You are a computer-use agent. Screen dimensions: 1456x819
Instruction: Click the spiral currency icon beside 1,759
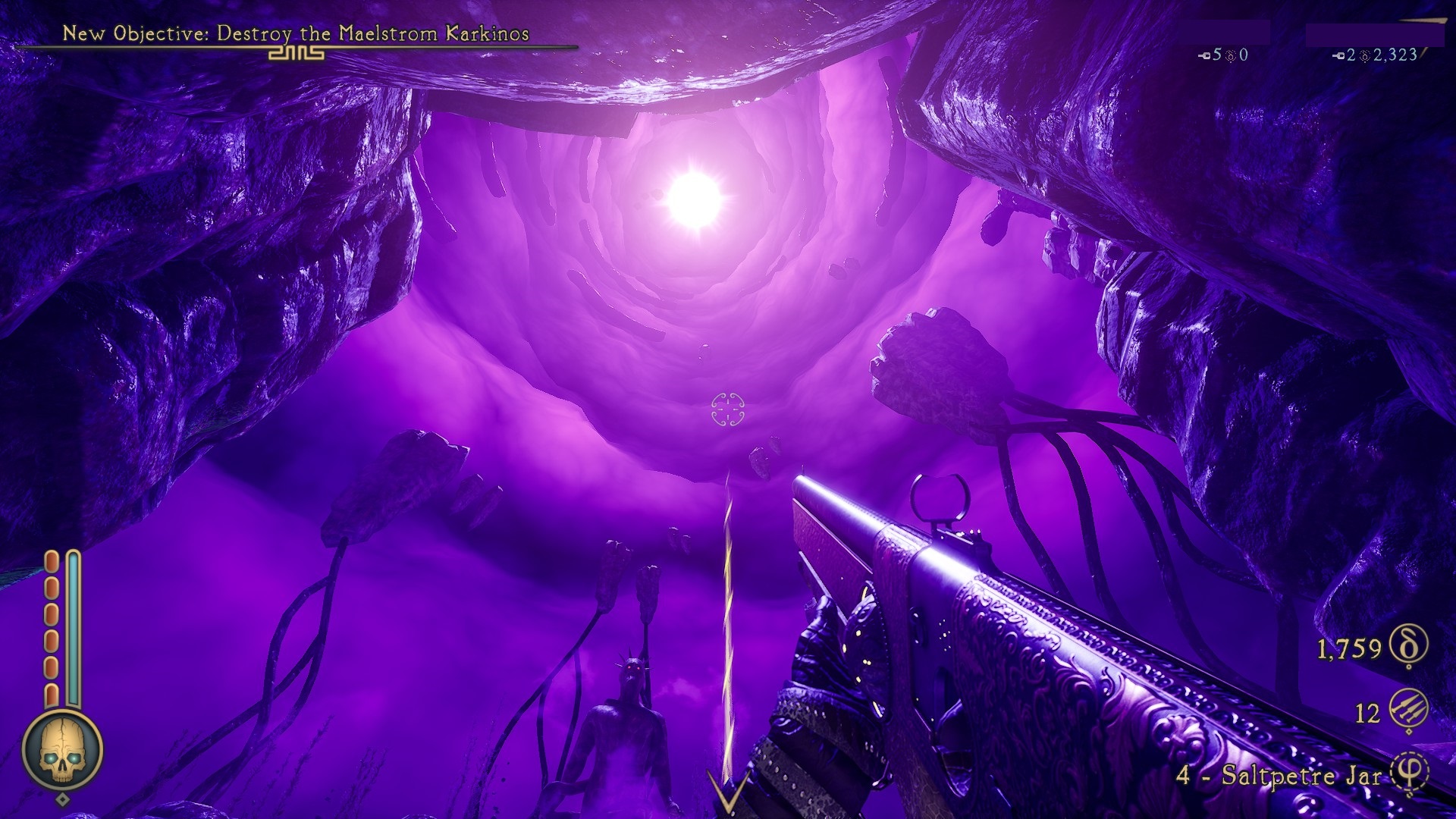[1408, 646]
